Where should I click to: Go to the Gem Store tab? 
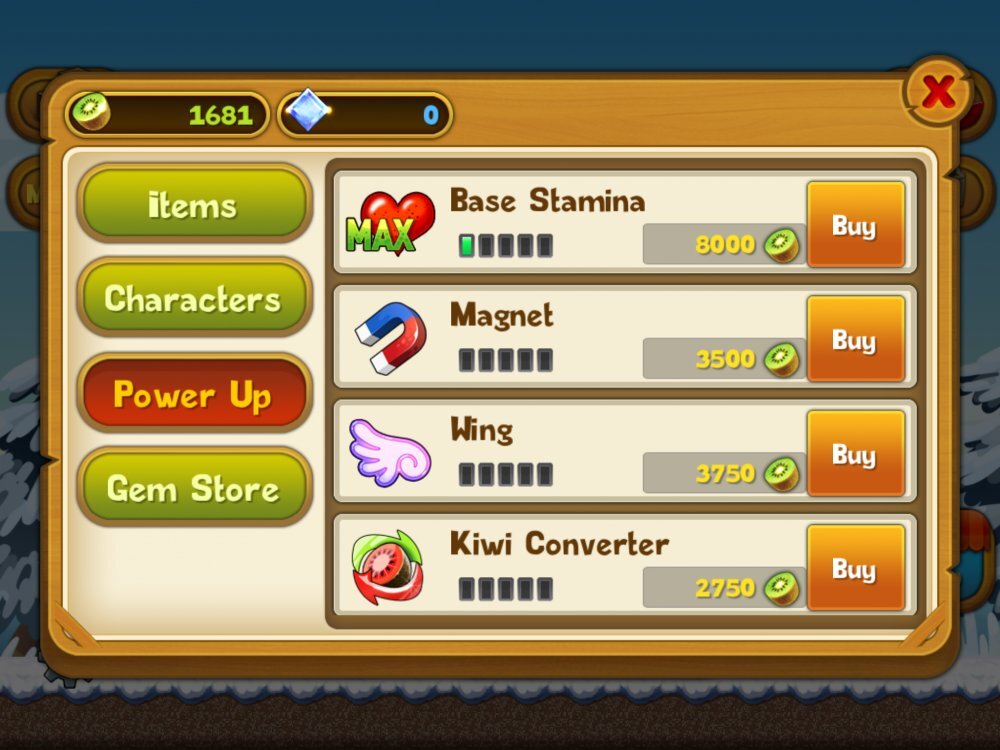click(194, 488)
